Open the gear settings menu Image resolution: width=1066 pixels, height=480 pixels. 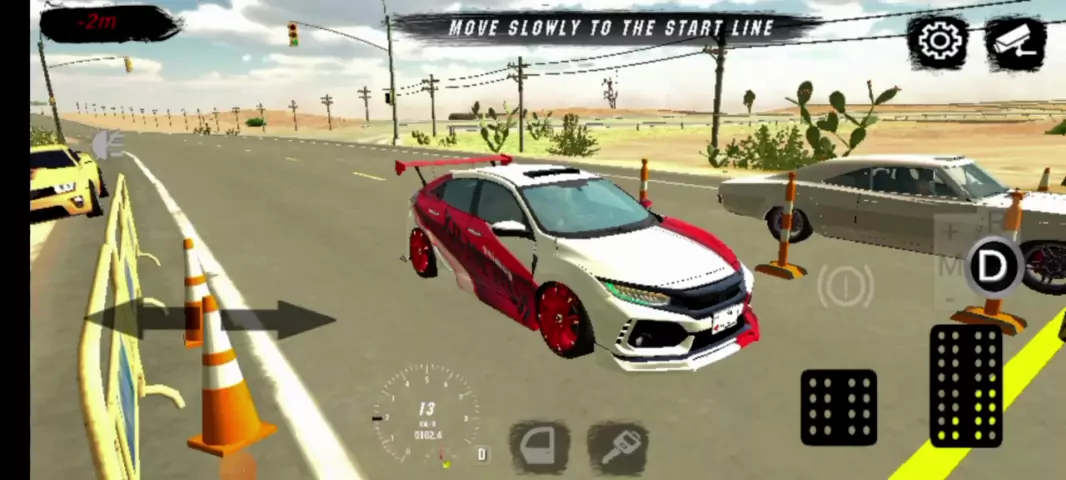(x=938, y=41)
